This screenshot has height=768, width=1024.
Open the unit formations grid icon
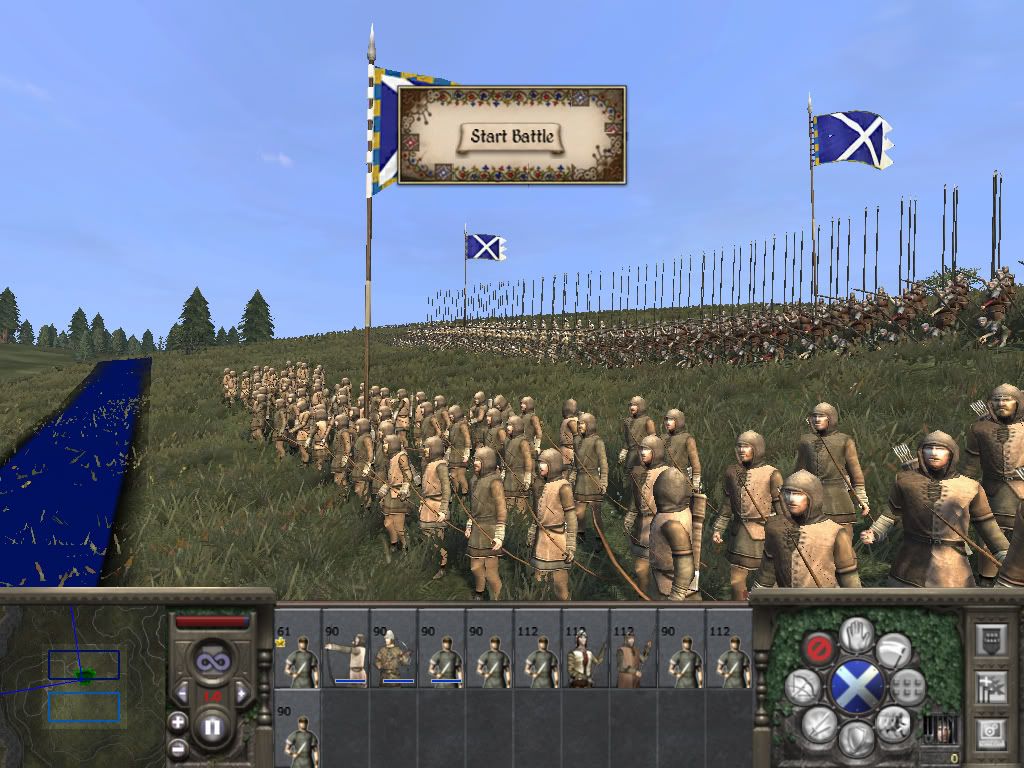click(x=908, y=687)
